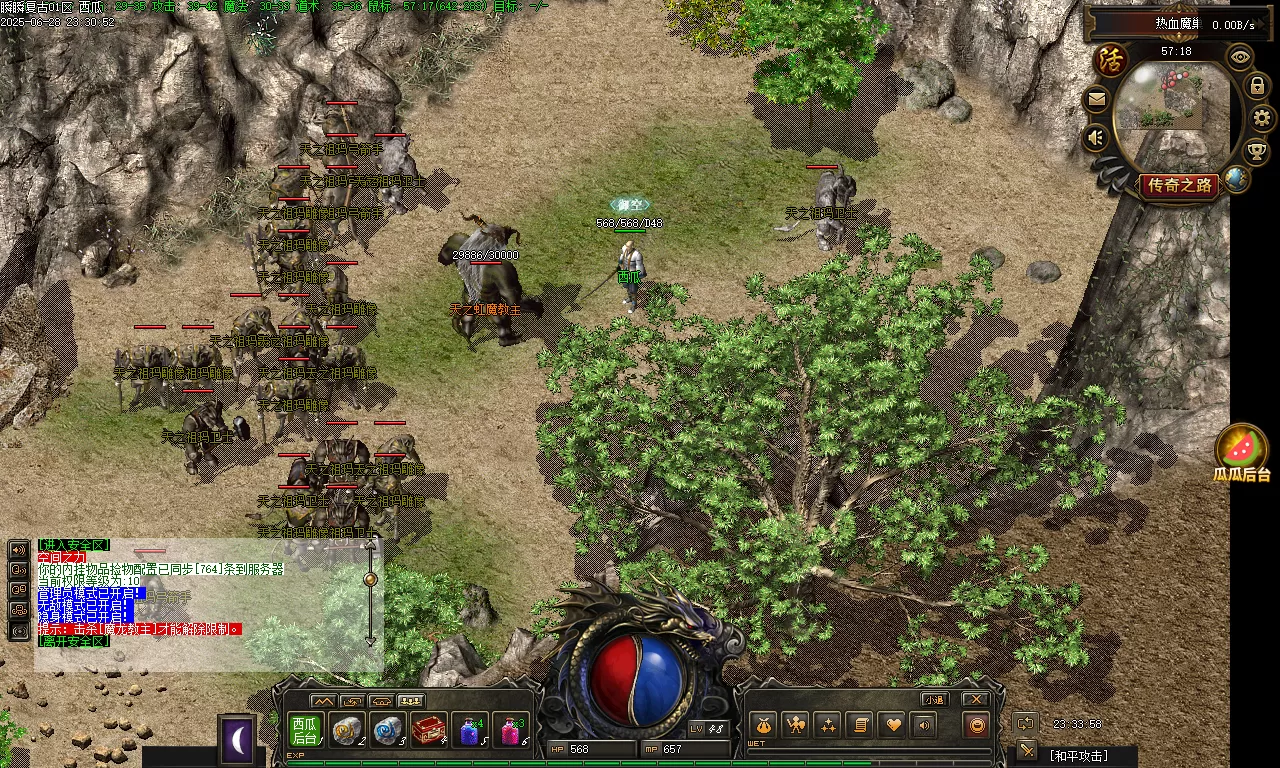This screenshot has width=1280, height=768.
Task: Activate the crescent moon skill icon
Action: [x=238, y=741]
